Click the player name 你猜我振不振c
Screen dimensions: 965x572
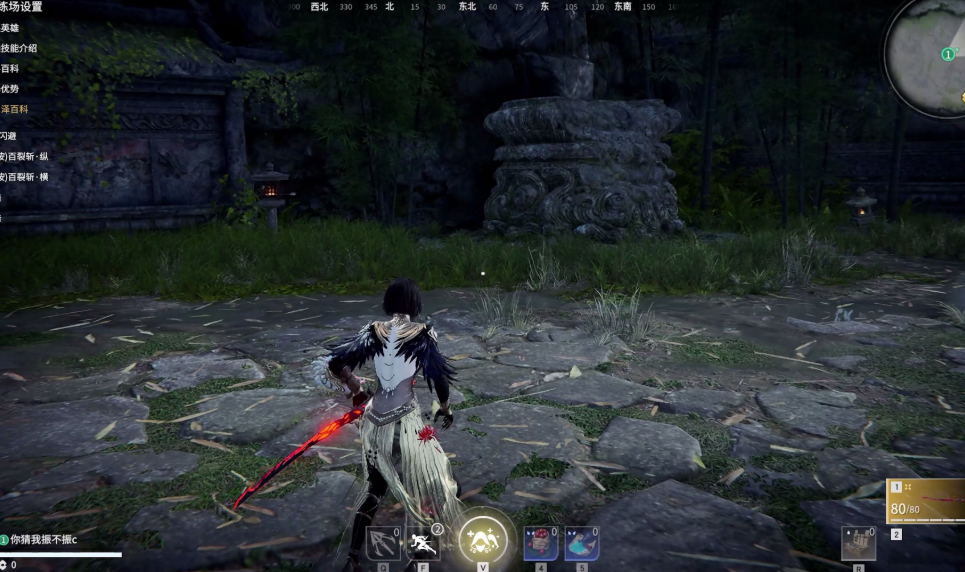(44, 539)
